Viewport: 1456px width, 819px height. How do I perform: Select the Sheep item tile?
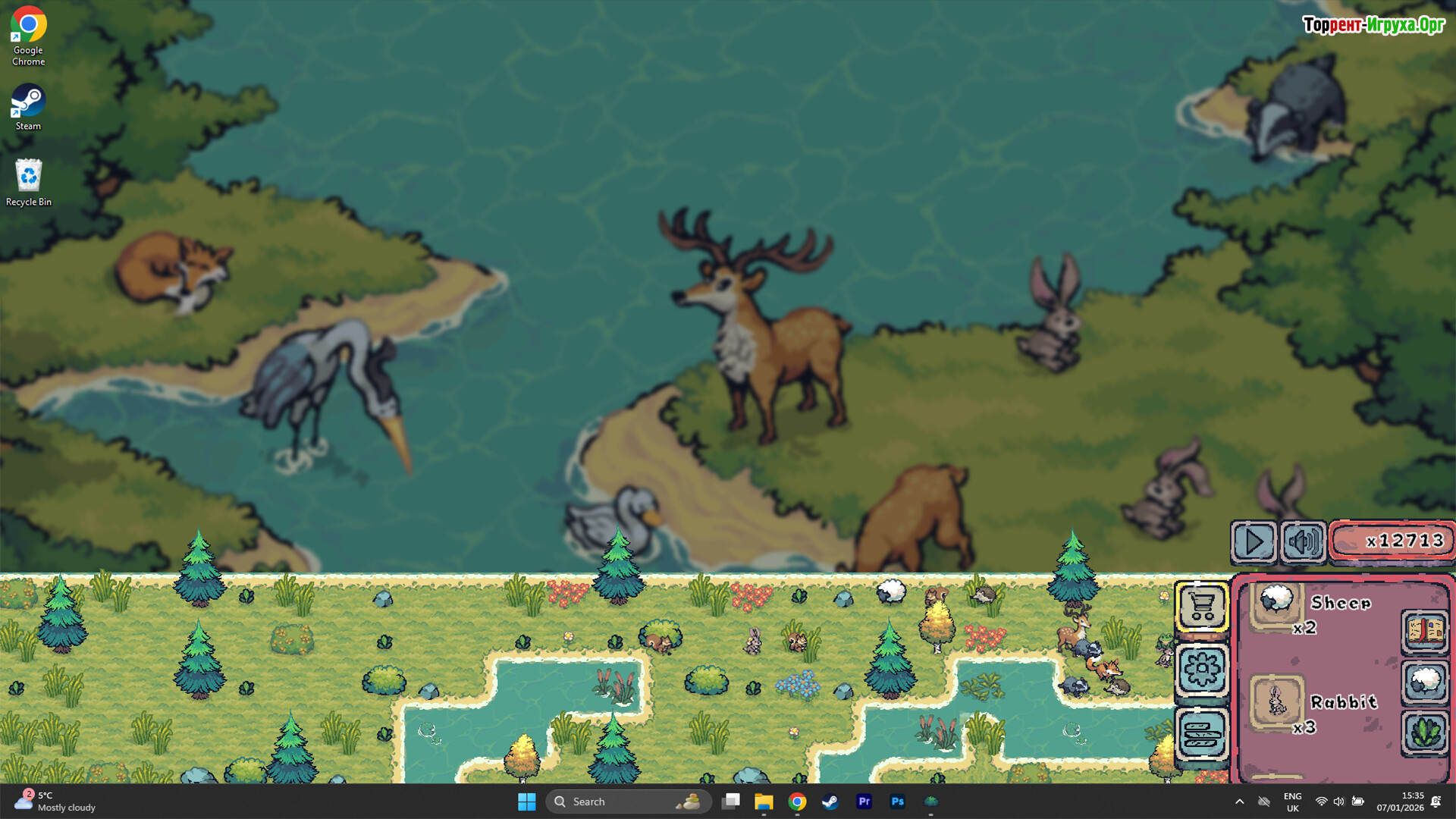pyautogui.click(x=1277, y=603)
